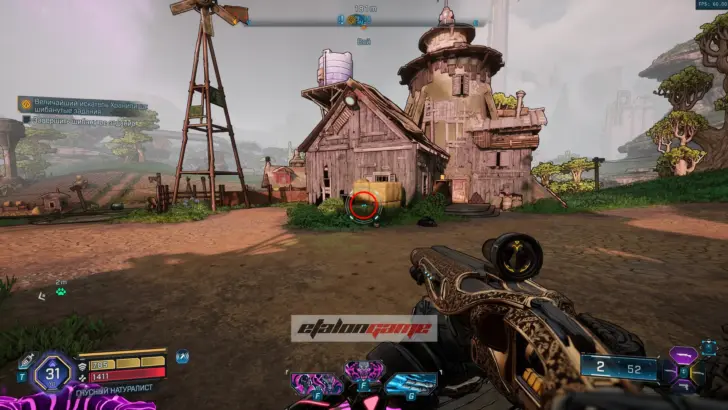This screenshot has width=728, height=410.
Task: Use the syringe repkit icon
Action: tap(25, 360)
